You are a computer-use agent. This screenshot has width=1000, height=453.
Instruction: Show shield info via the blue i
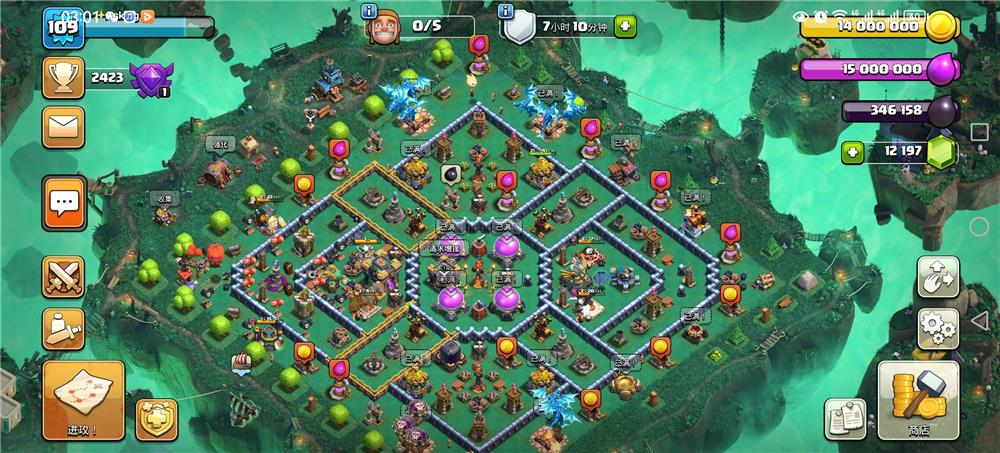506,11
